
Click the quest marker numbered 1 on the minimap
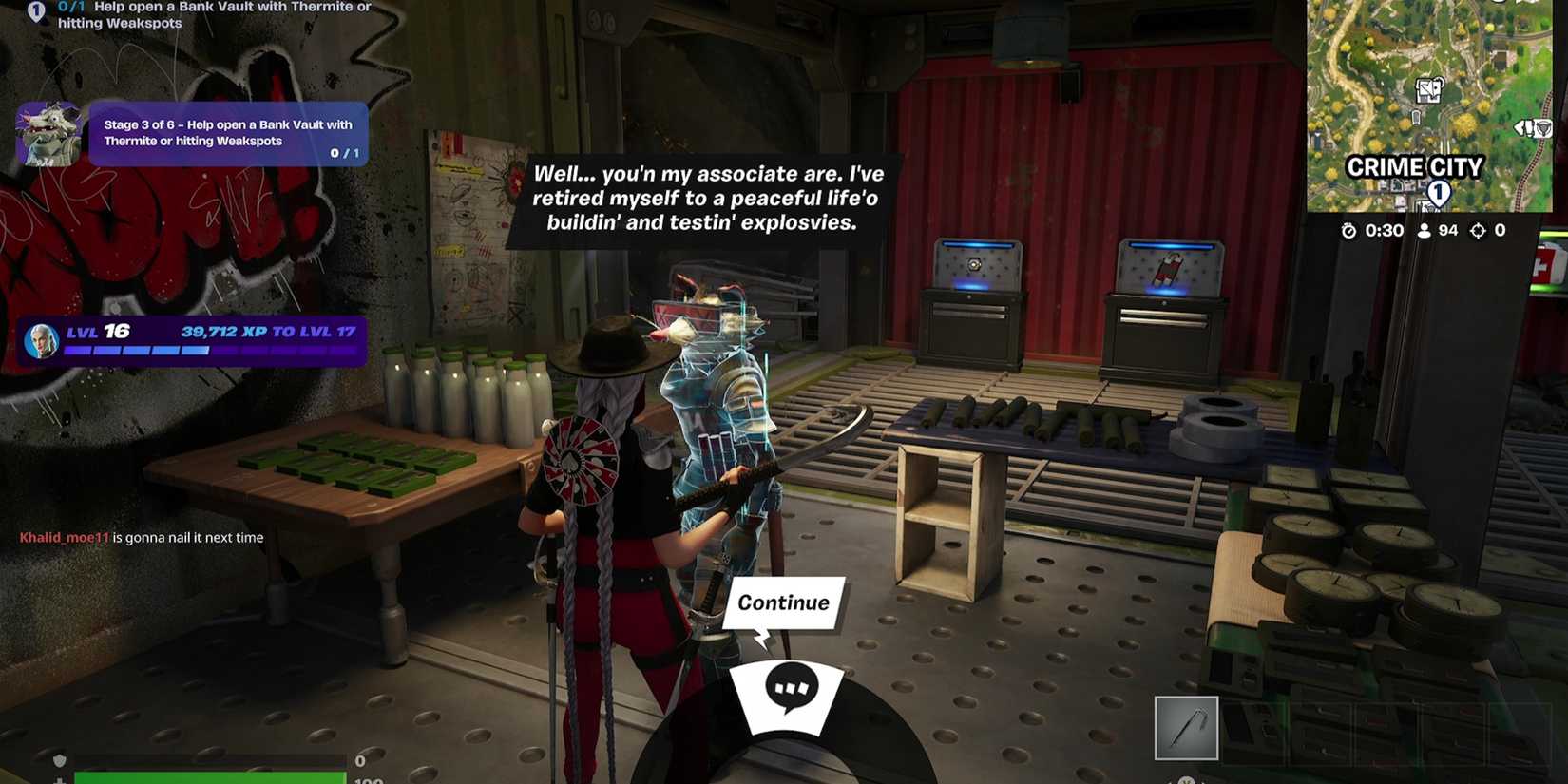tap(1438, 192)
